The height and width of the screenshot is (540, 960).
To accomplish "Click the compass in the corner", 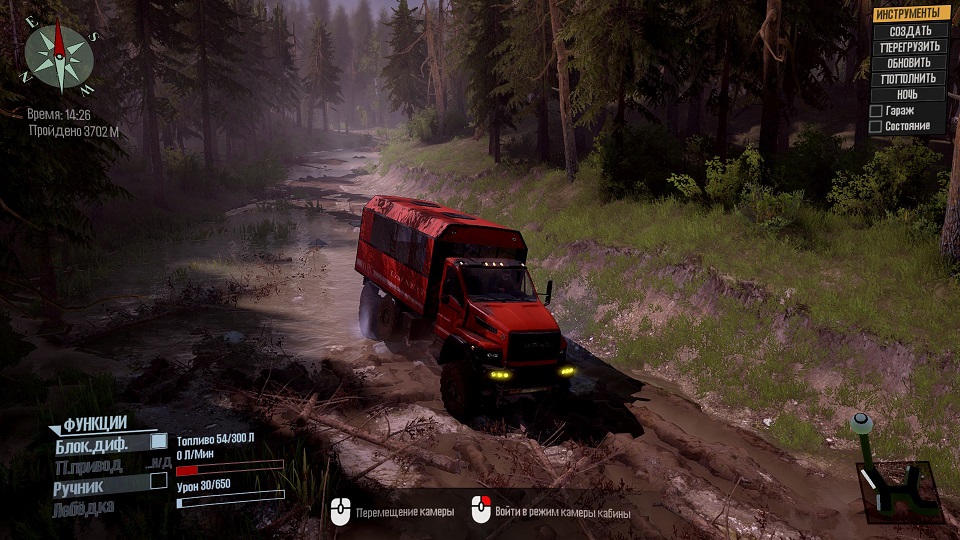I will [59, 57].
